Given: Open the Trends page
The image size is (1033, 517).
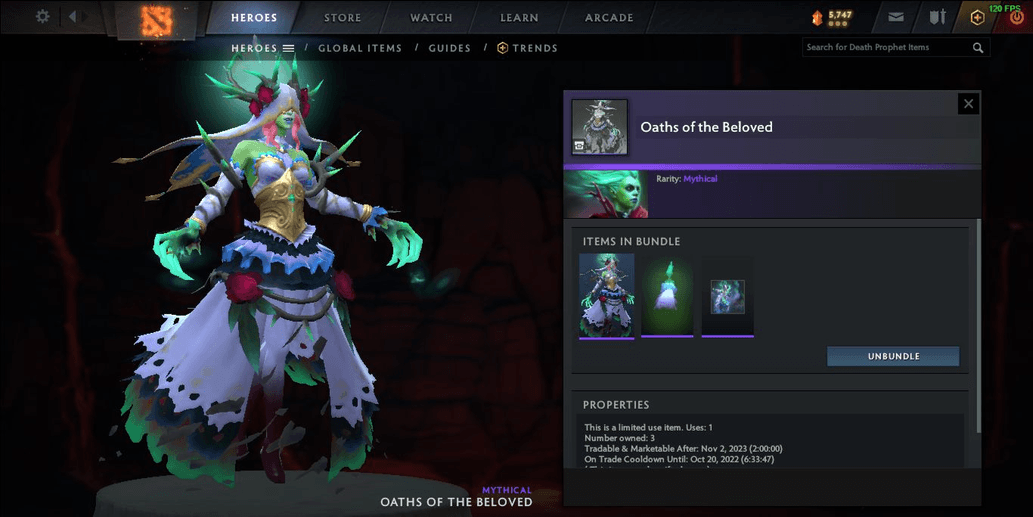Looking at the screenshot, I should [527, 48].
